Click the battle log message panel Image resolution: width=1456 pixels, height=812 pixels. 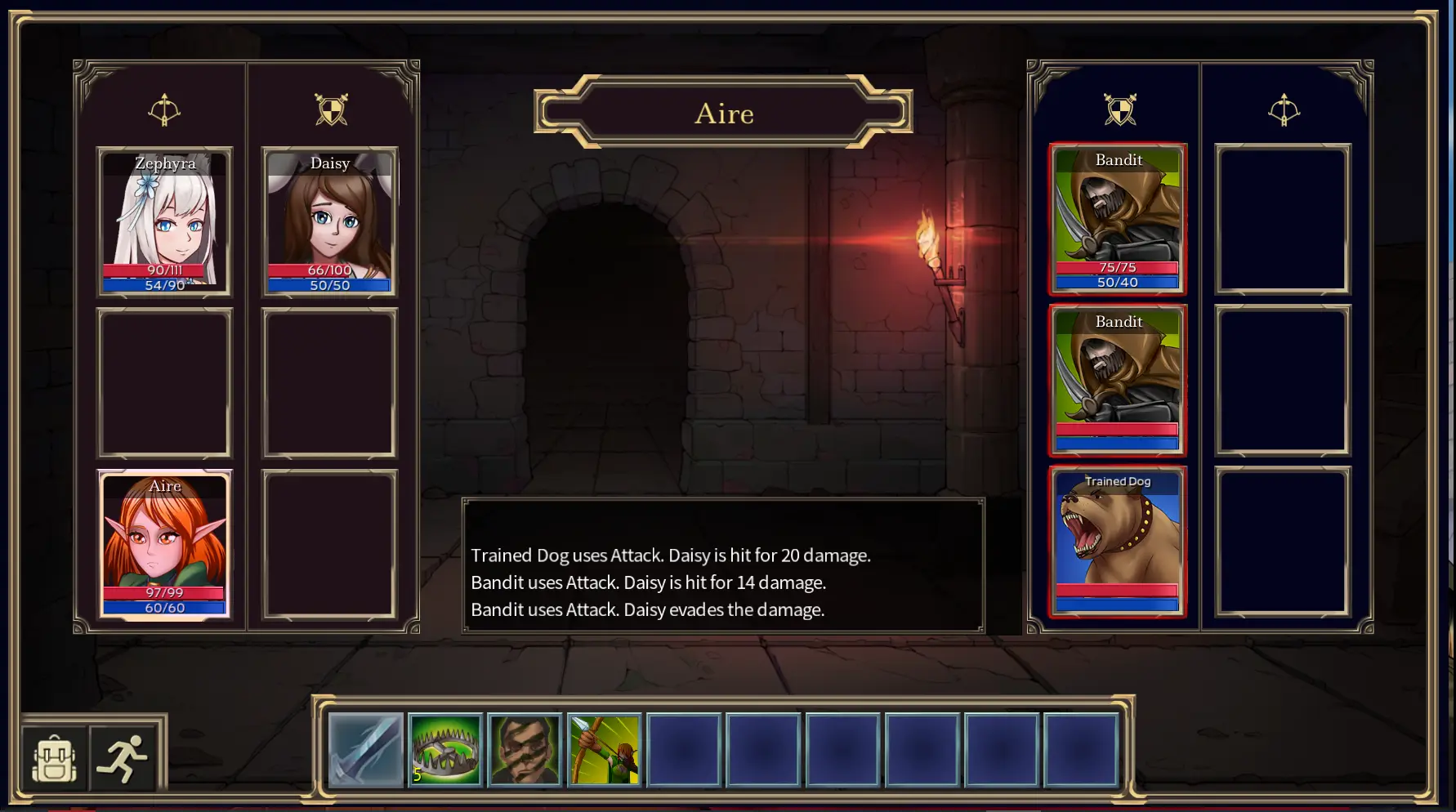(722, 567)
